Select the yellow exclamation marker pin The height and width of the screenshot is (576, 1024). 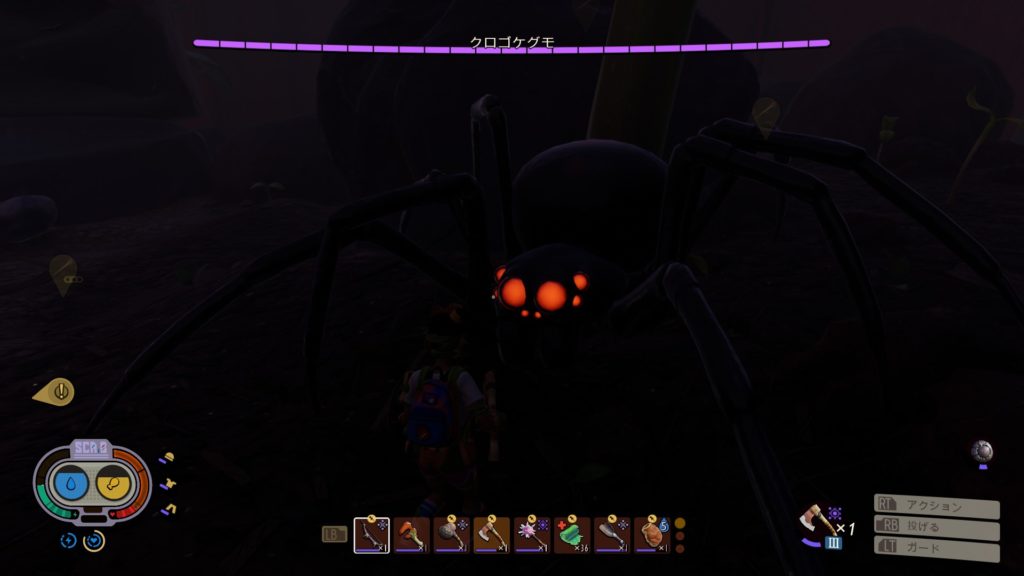[x=57, y=391]
